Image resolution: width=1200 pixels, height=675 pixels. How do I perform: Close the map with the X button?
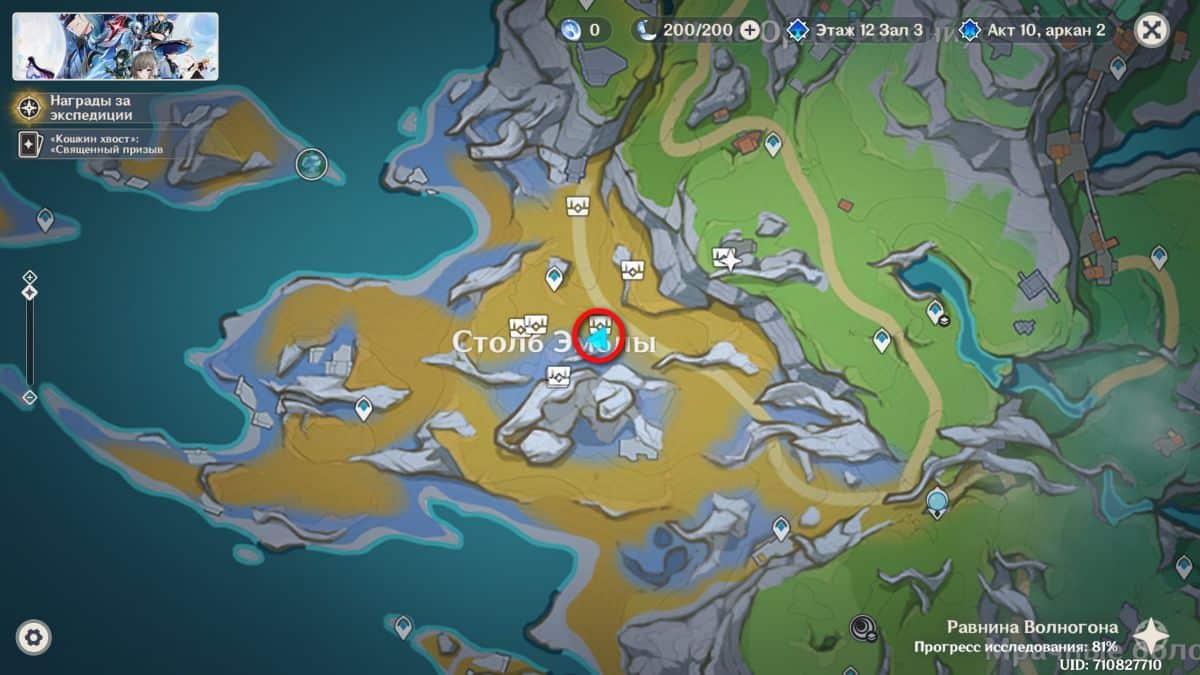point(1152,30)
